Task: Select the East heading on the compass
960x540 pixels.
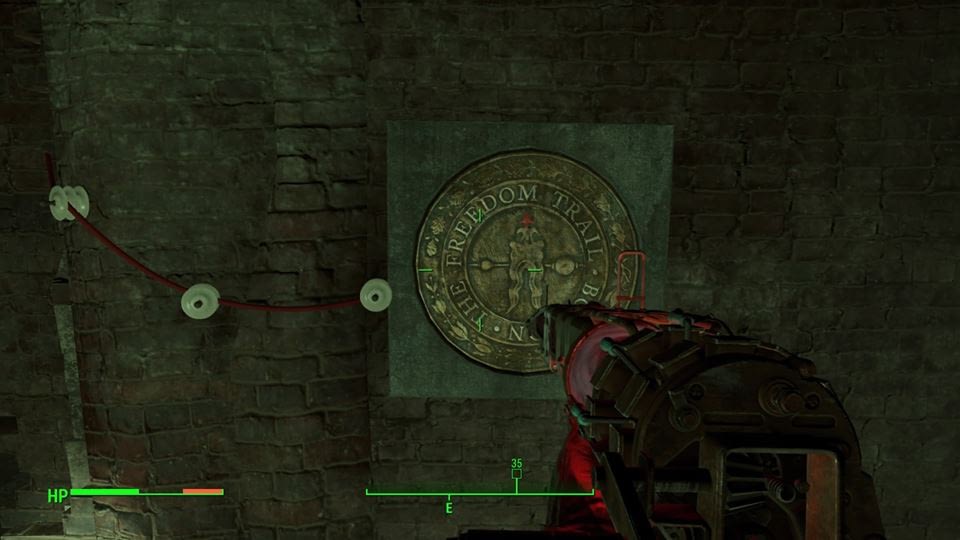Action: pos(449,508)
